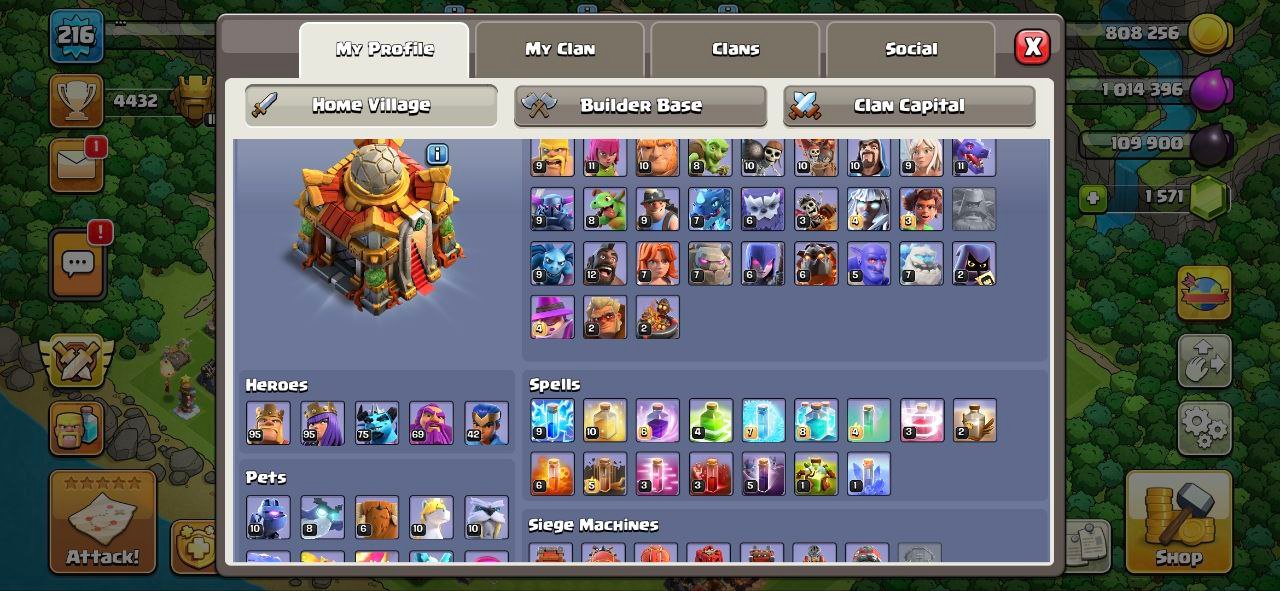The height and width of the screenshot is (591, 1280).
Task: Open the Clans tab
Action: pos(735,49)
